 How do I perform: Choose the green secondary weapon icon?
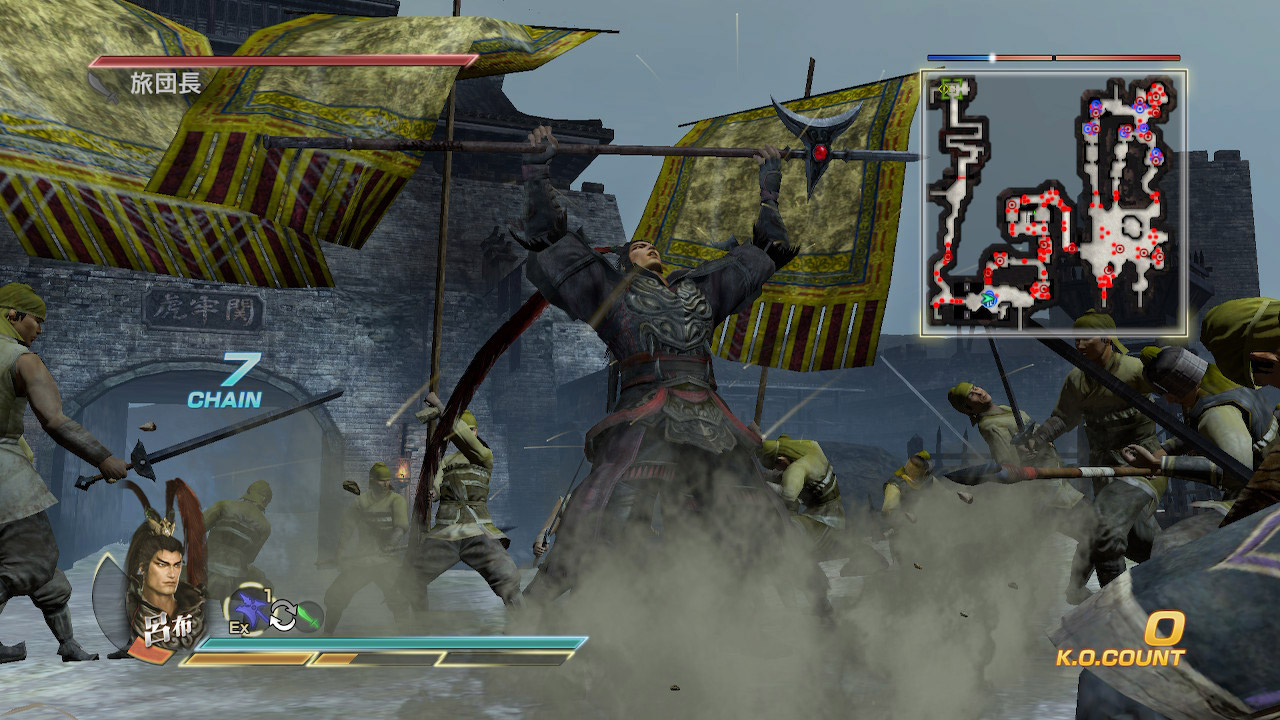309,615
